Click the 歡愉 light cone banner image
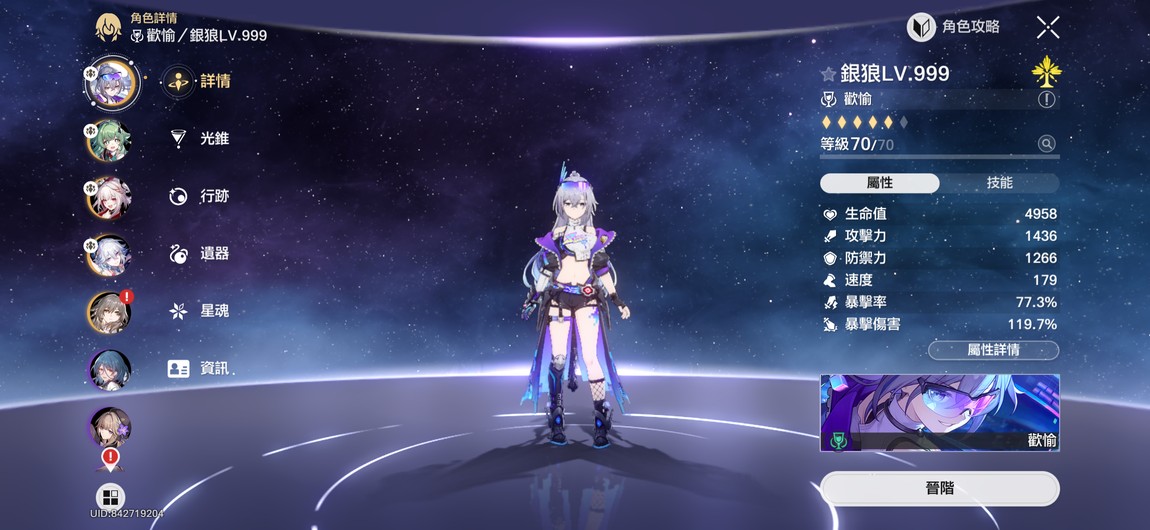 [x=939, y=413]
